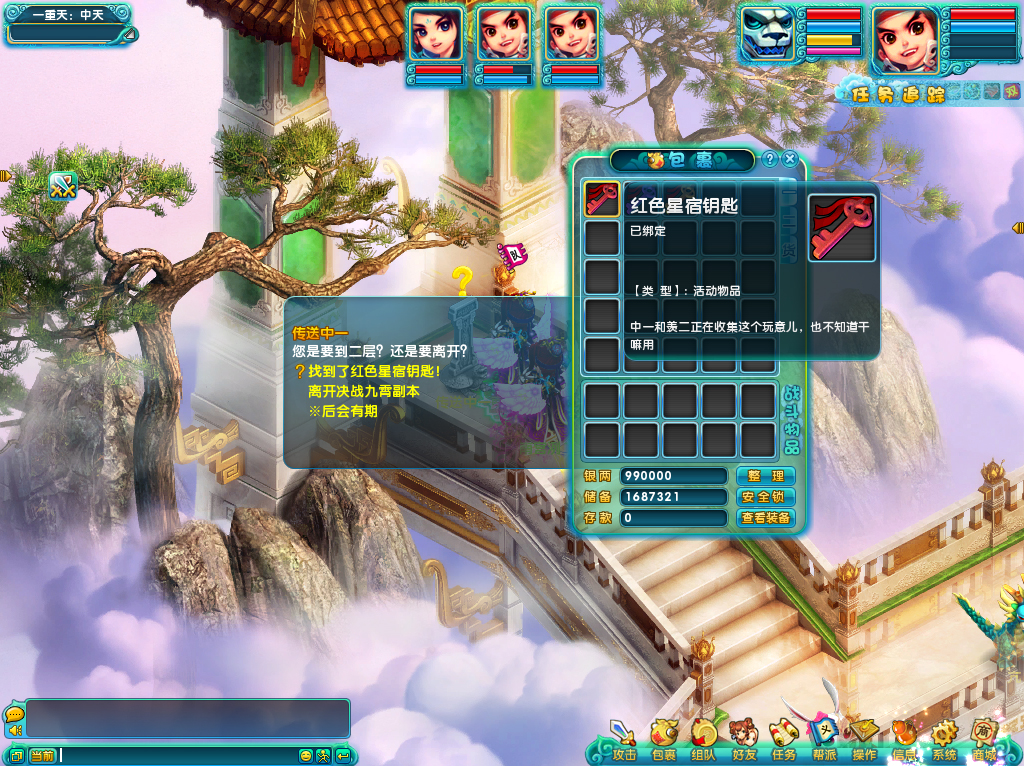The height and width of the screenshot is (766, 1024).
Task: Open the 好友 friends list
Action: [744, 739]
